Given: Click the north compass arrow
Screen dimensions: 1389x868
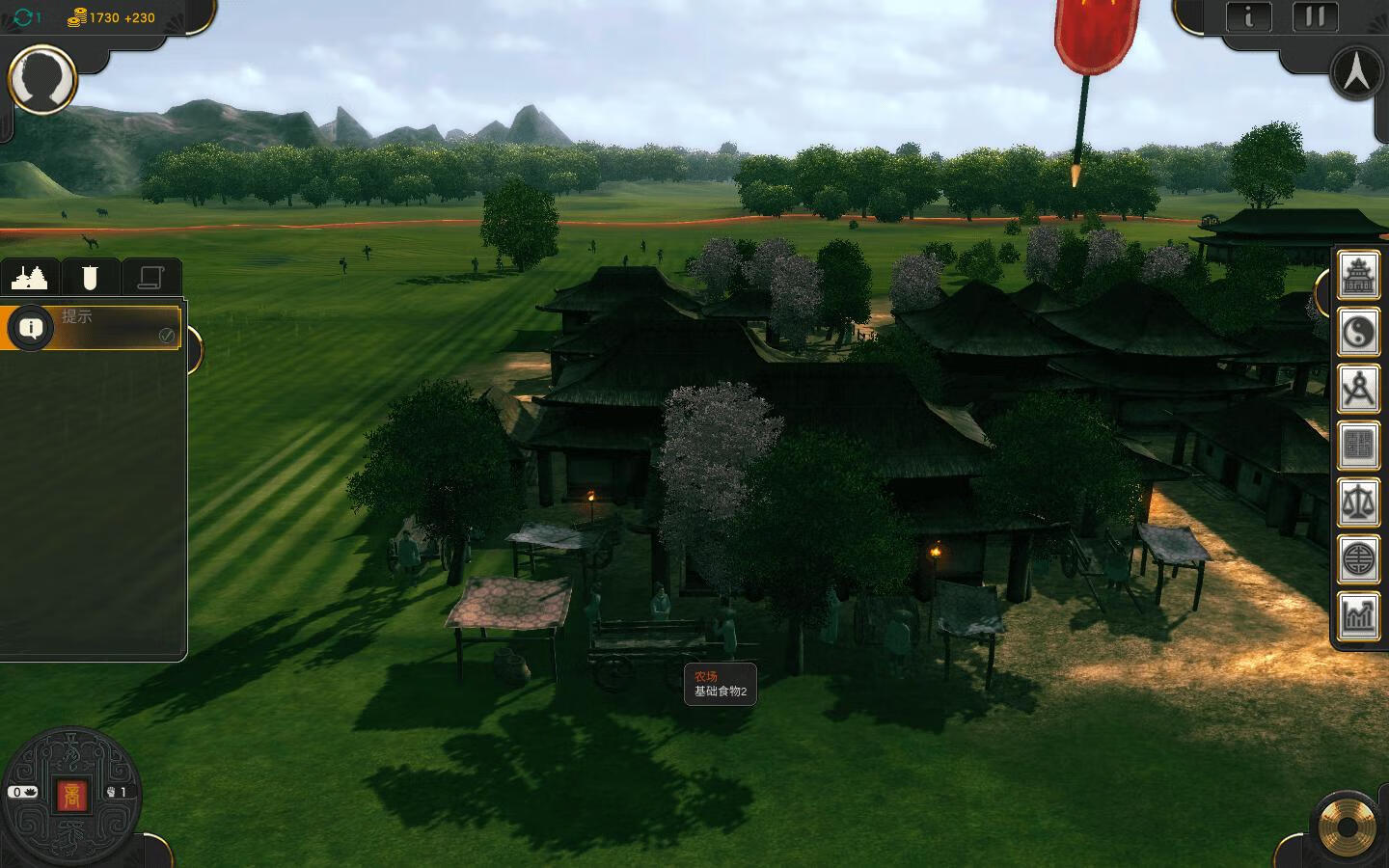Looking at the screenshot, I should (x=1356, y=72).
